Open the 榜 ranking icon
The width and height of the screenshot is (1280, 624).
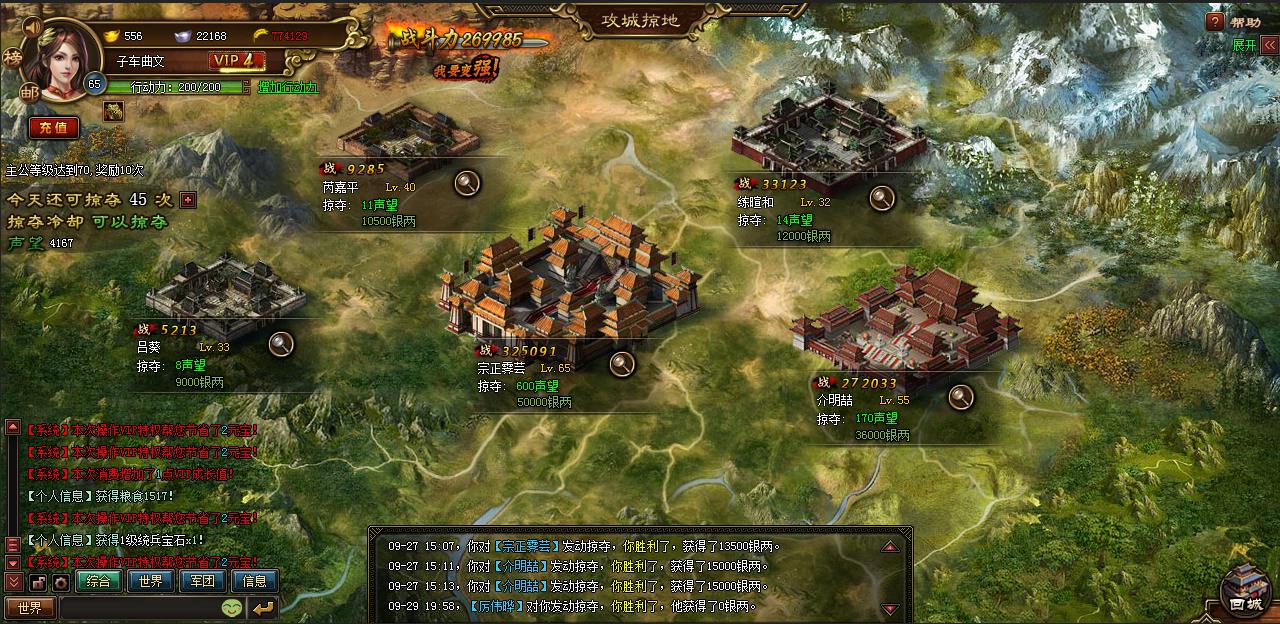tap(13, 59)
